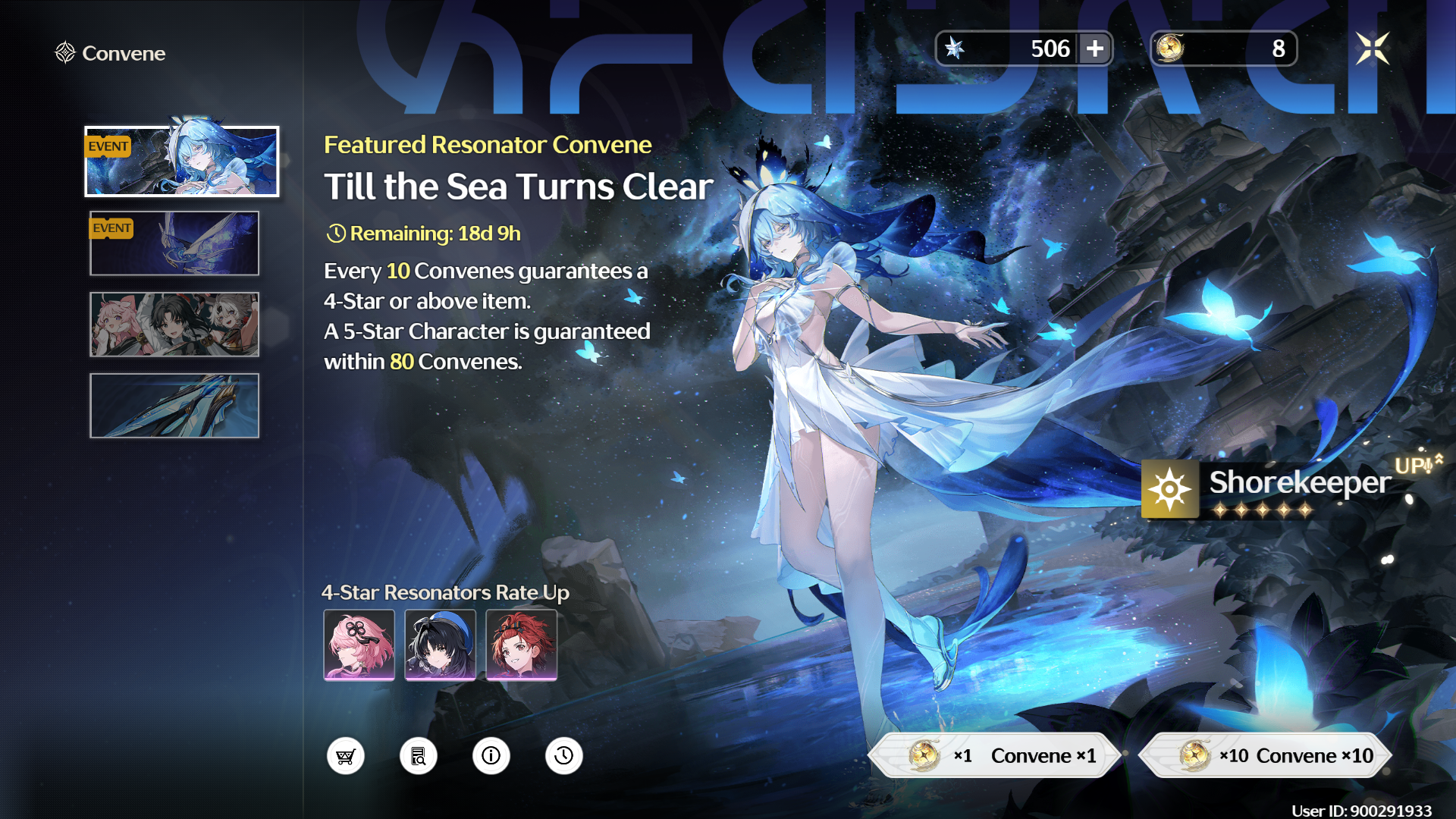Open the shop cart icon
The image size is (1456, 819).
pos(346,756)
